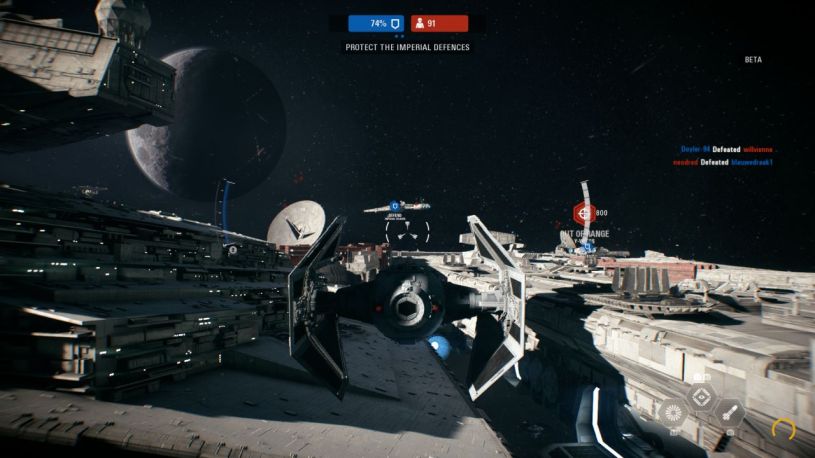Viewport: 815px width, 458px height.
Task: Activate the eye scanner ability hexagon
Action: pos(702,397)
